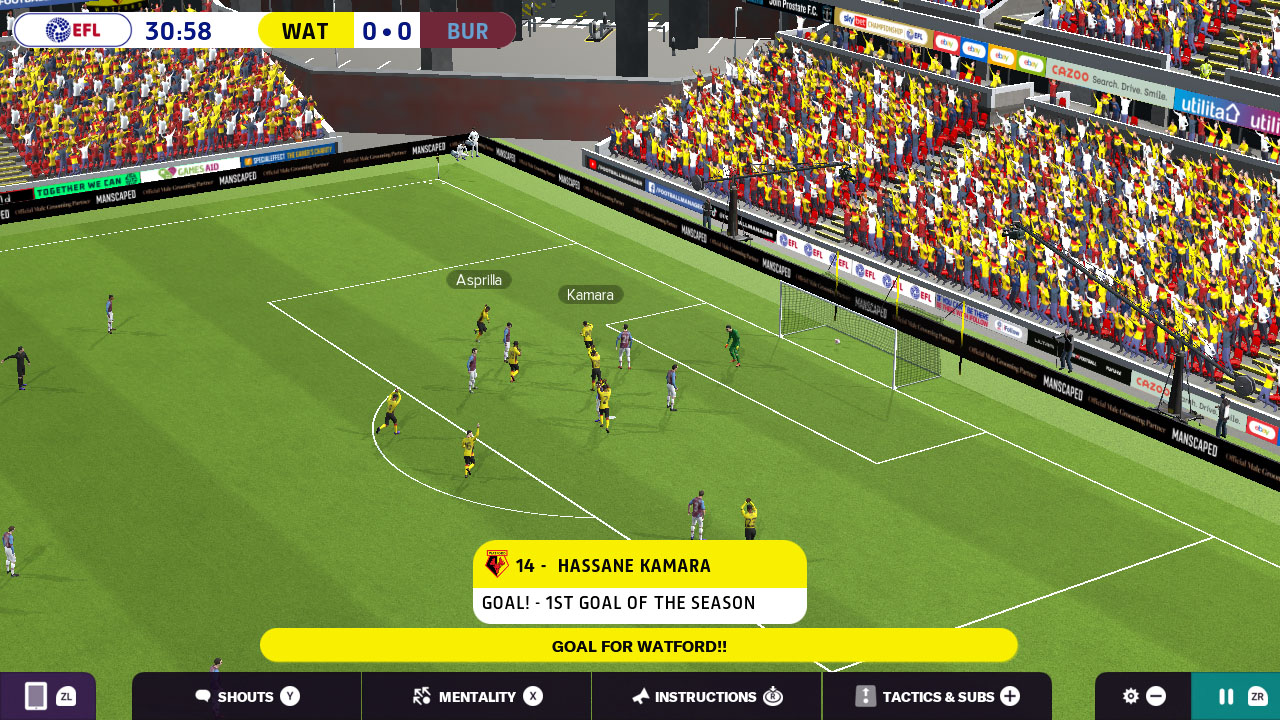This screenshot has height=720, width=1280.
Task: Click the Instructions whistle icon
Action: point(640,697)
